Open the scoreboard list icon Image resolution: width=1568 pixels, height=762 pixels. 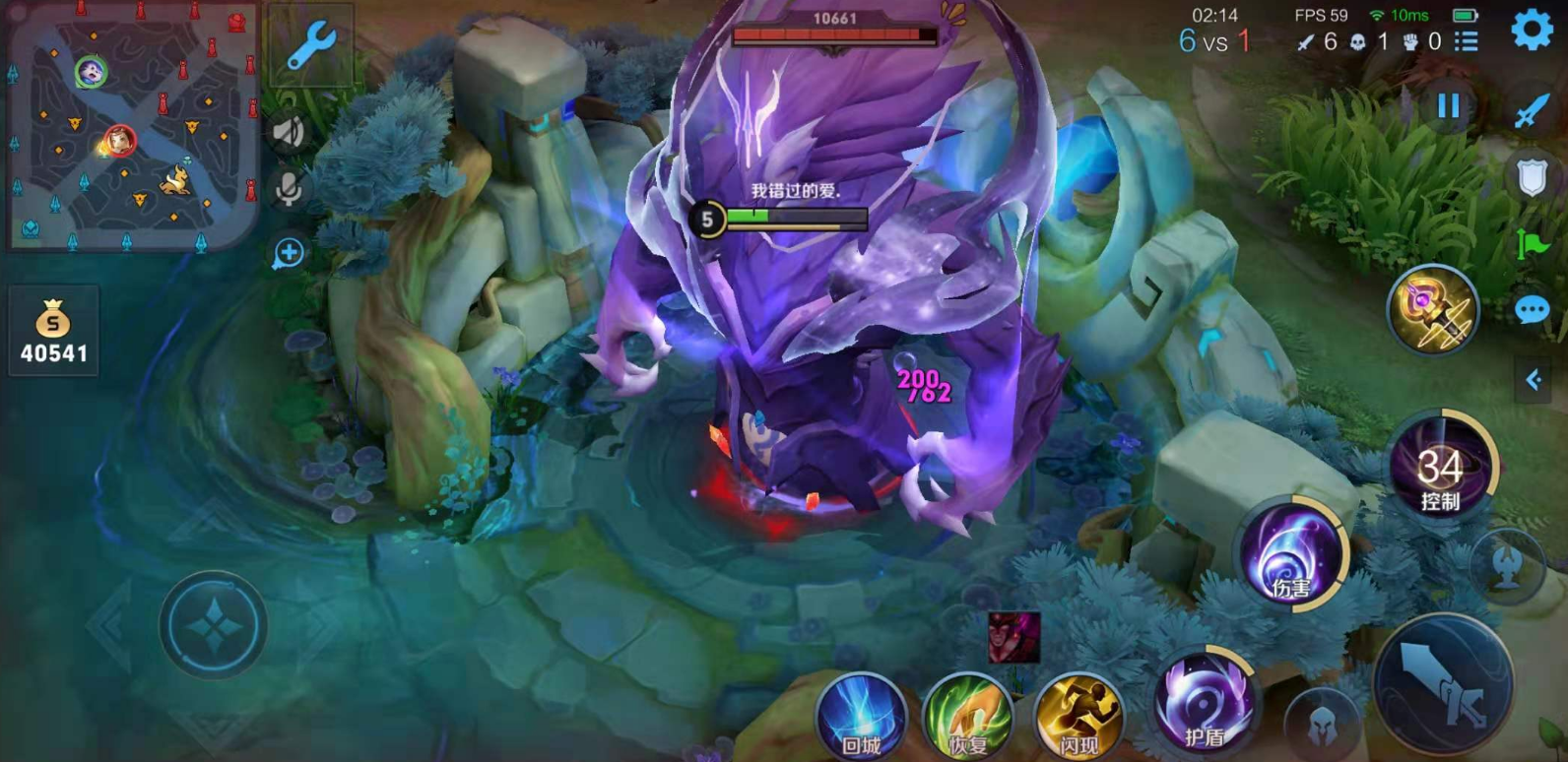point(1467,41)
